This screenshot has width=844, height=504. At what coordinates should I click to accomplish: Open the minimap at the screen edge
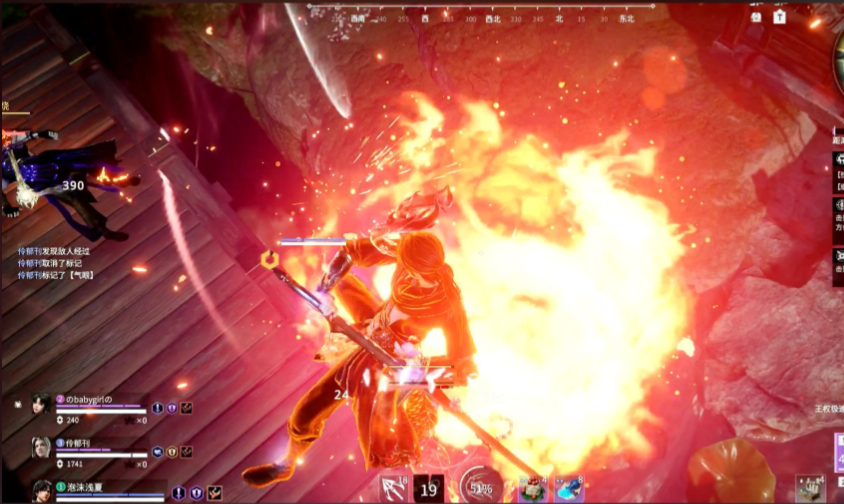(x=836, y=62)
